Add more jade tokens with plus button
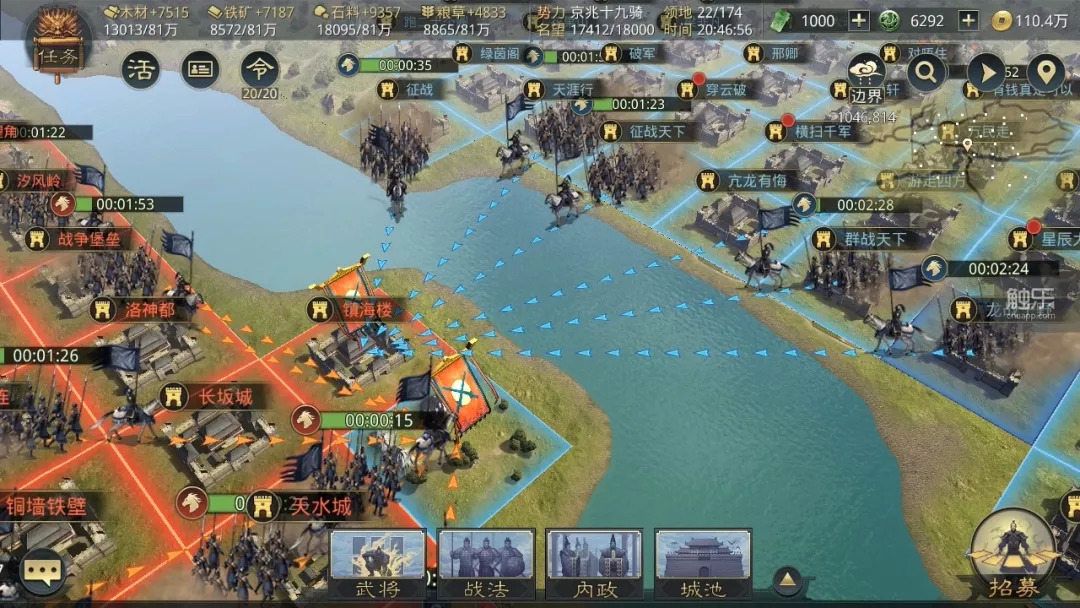The width and height of the screenshot is (1080, 608). click(x=858, y=21)
